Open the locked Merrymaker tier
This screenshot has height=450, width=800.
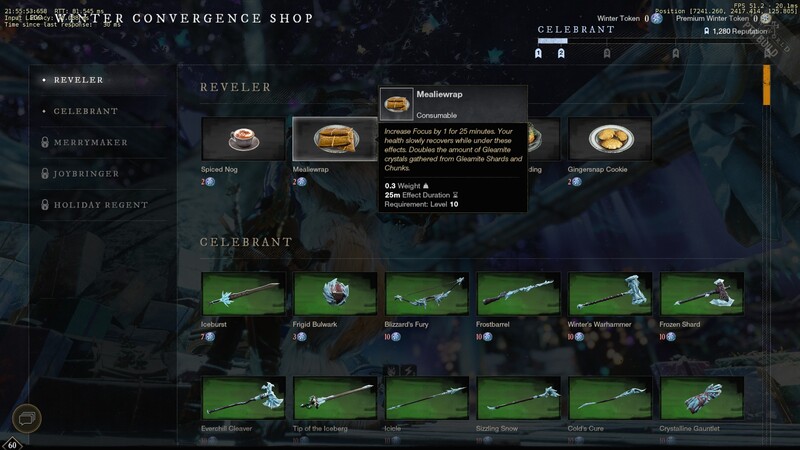coord(90,142)
